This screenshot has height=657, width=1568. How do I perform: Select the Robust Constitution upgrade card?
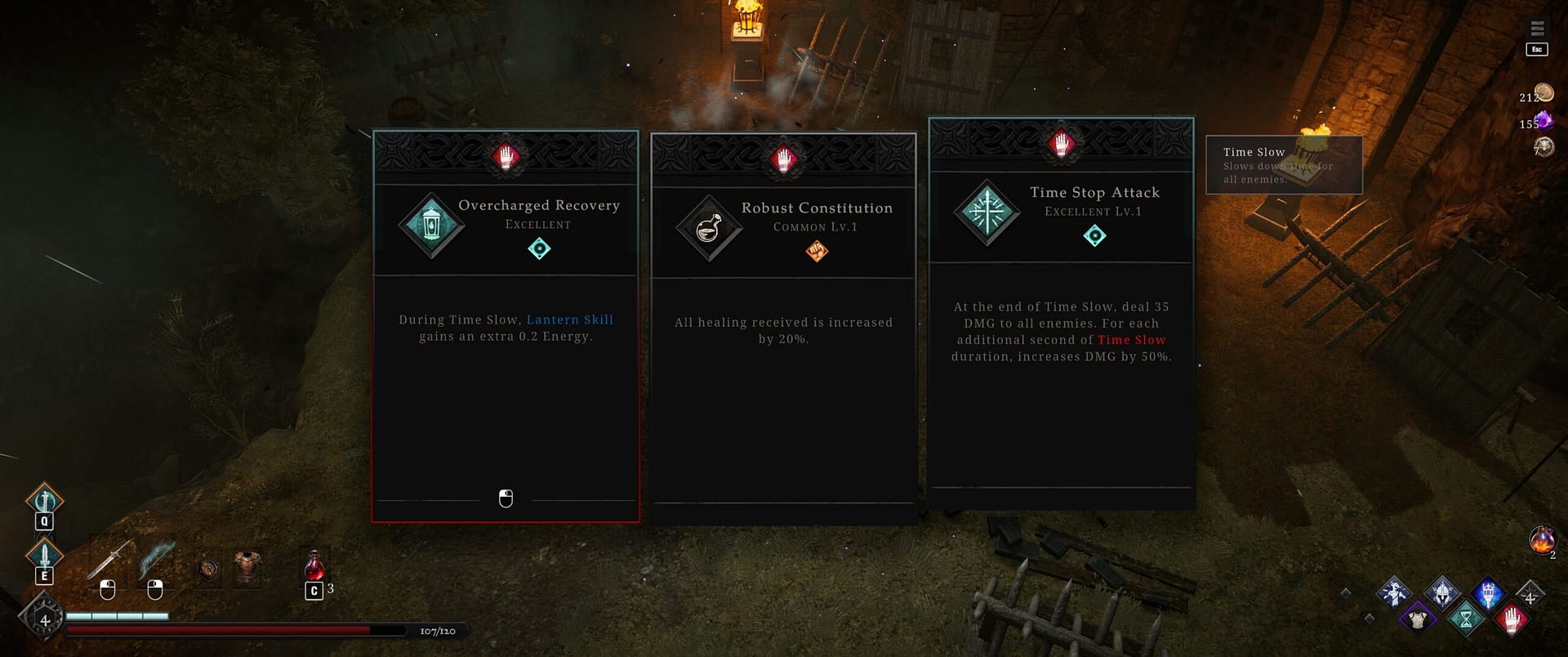point(783,327)
